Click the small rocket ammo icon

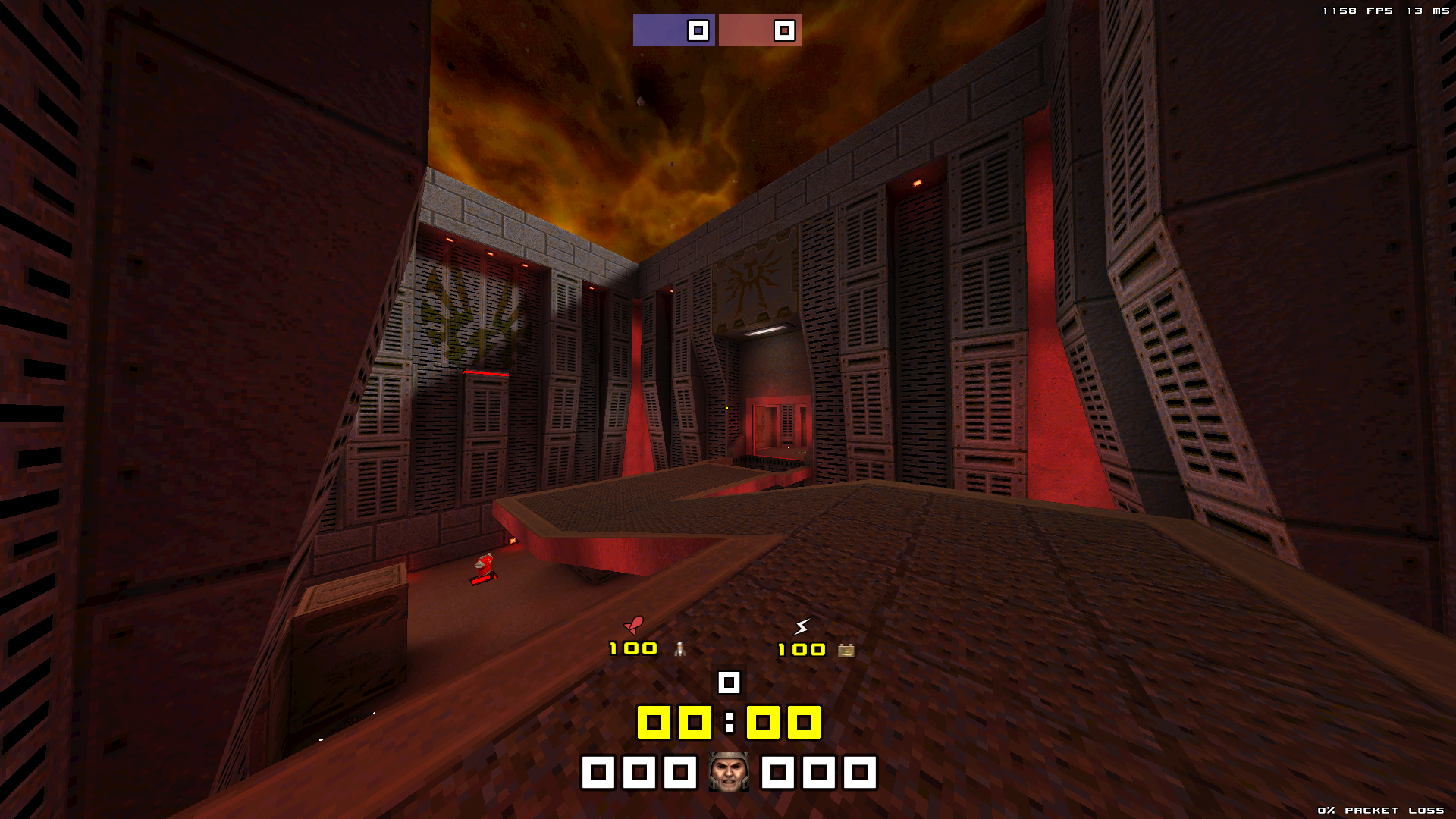click(x=680, y=649)
